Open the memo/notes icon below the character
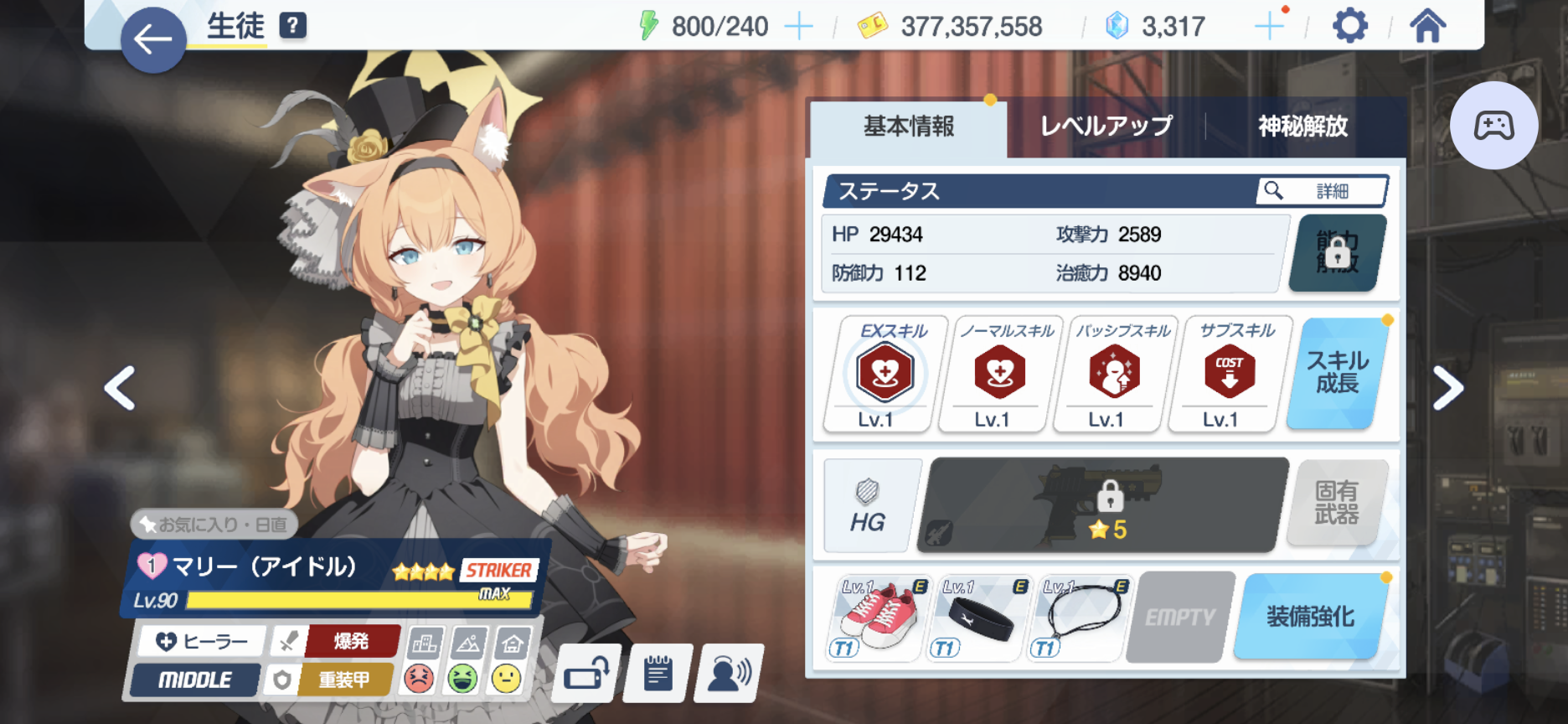 [x=658, y=673]
